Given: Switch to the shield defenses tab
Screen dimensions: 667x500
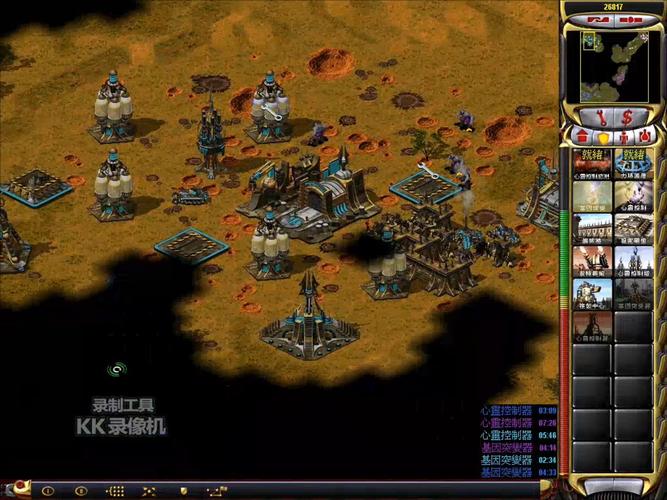Looking at the screenshot, I should [x=603, y=136].
